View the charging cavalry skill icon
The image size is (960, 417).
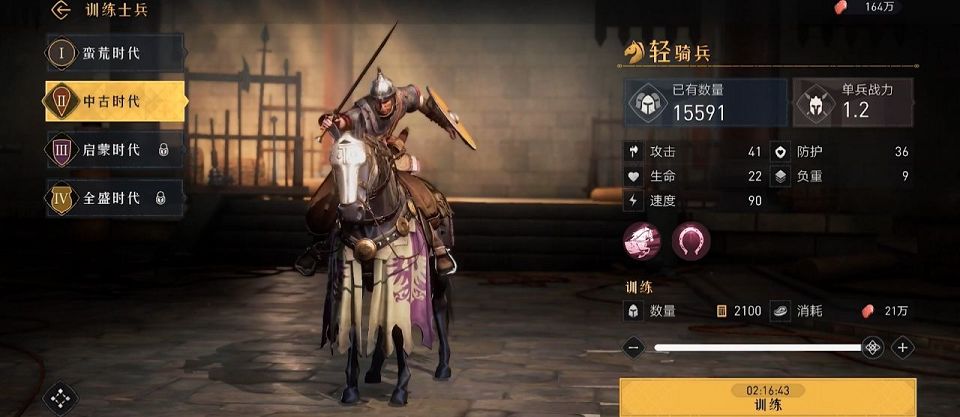pos(641,242)
